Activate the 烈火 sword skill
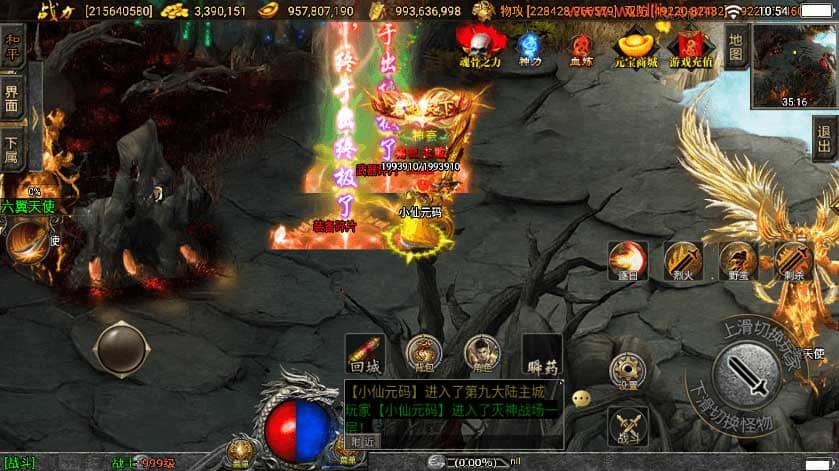The width and height of the screenshot is (839, 471). pyautogui.click(x=683, y=260)
